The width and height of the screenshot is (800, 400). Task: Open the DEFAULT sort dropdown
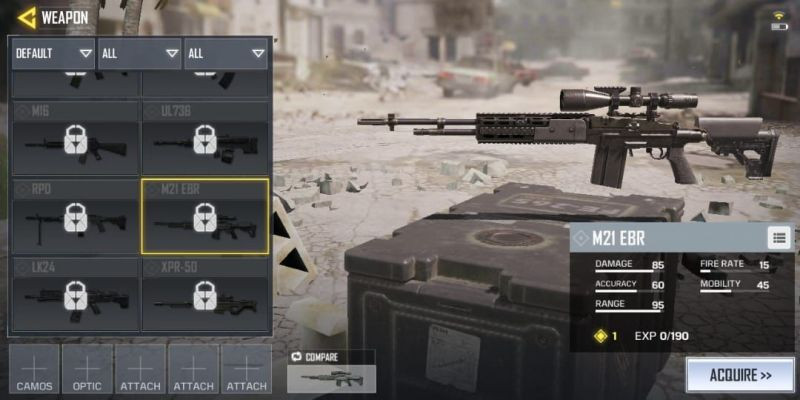click(53, 53)
